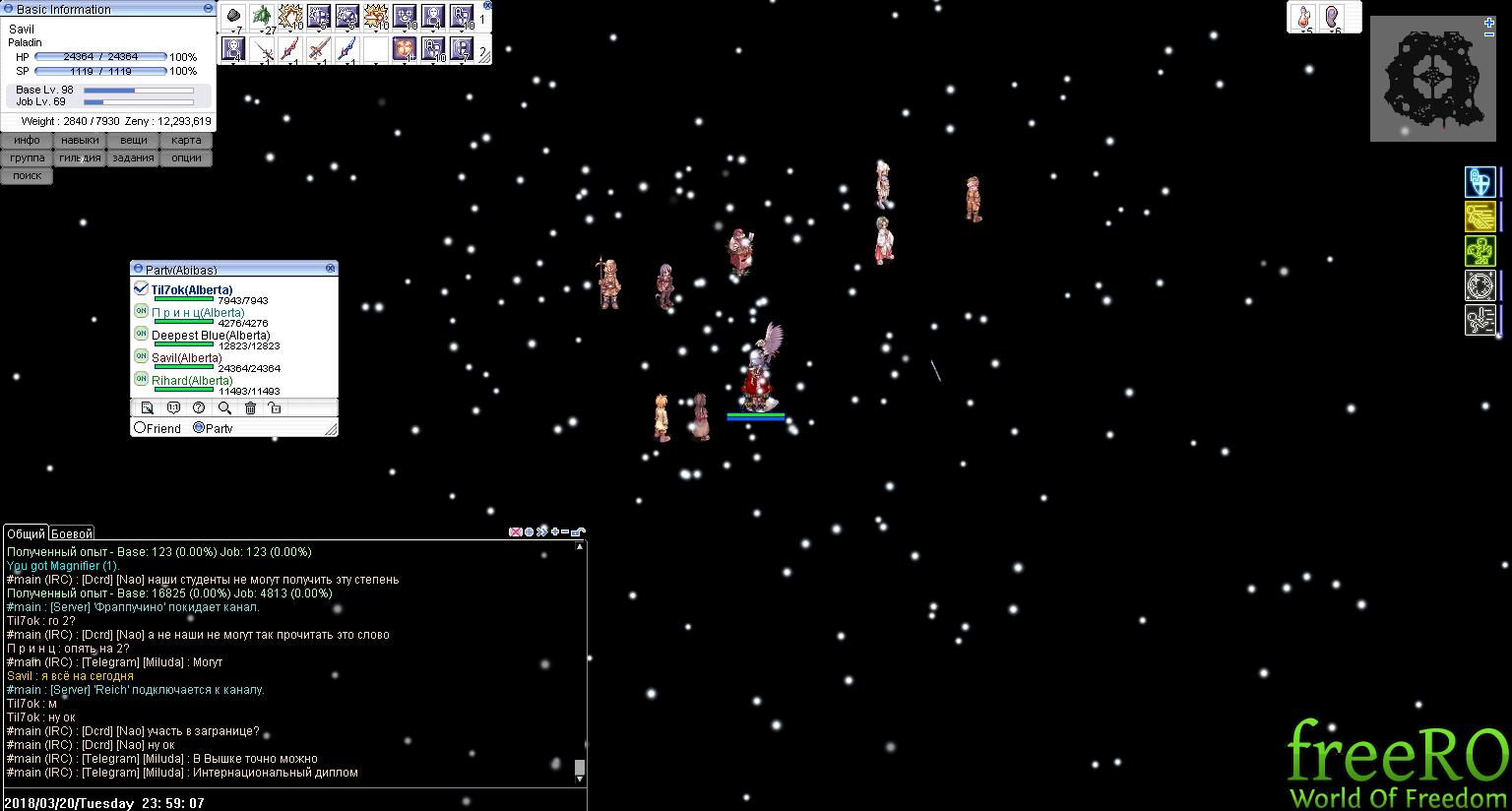This screenshot has height=811, width=1512.
Task: Open the задания (quests) log
Action: coord(133,157)
